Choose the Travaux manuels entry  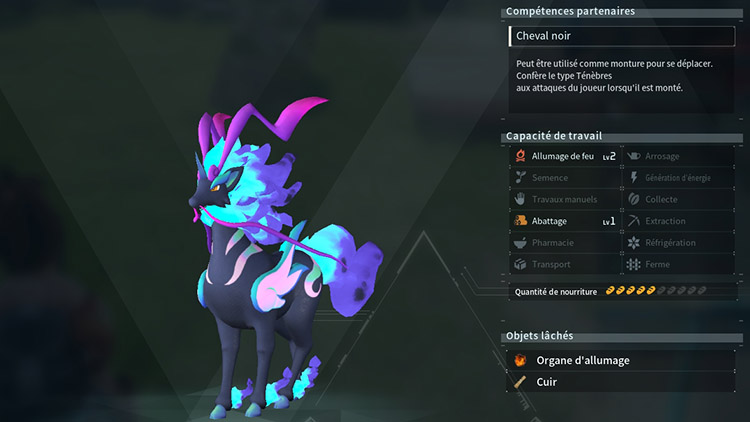click(x=565, y=200)
